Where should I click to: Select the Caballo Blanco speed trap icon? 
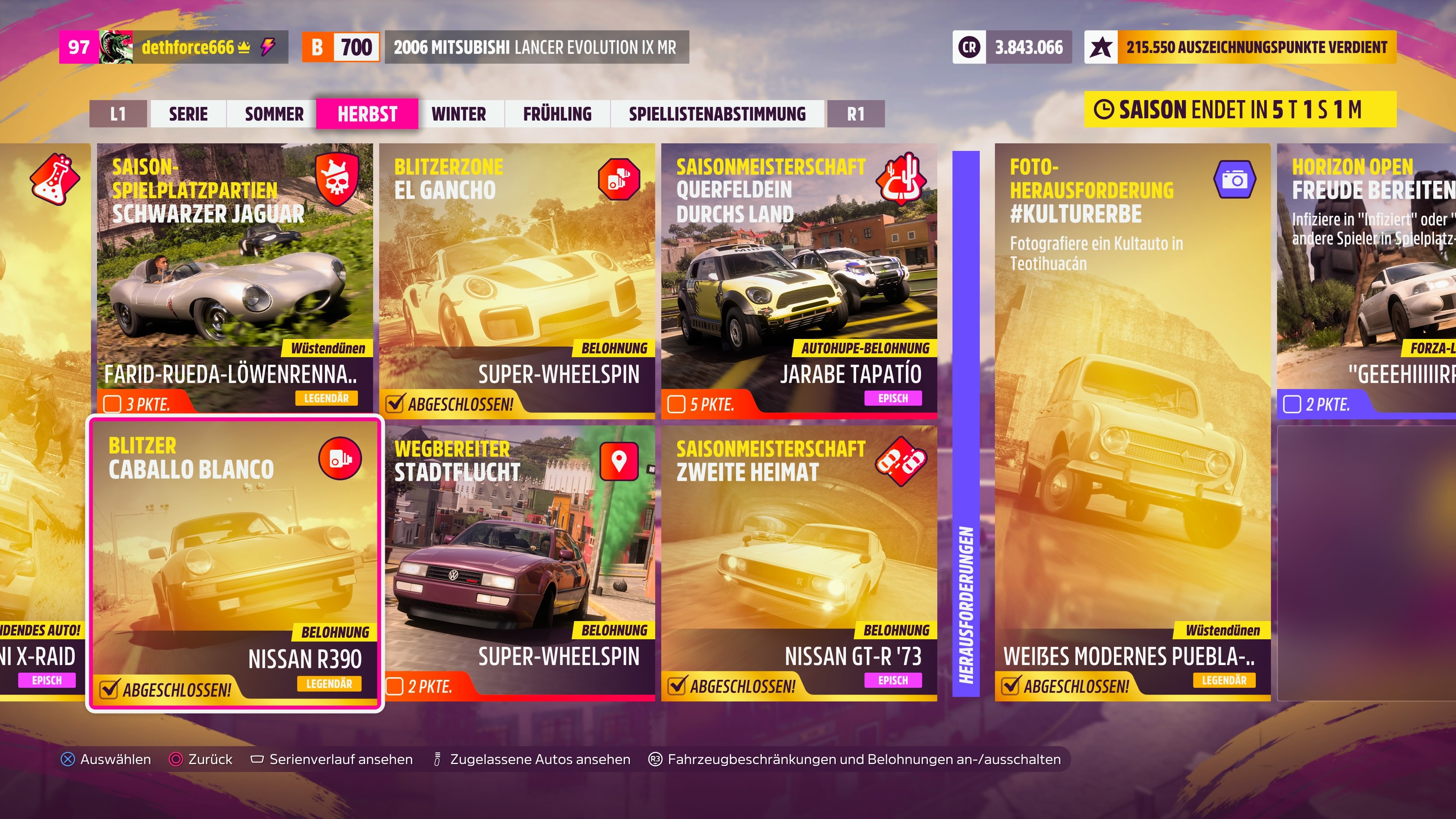(x=340, y=458)
